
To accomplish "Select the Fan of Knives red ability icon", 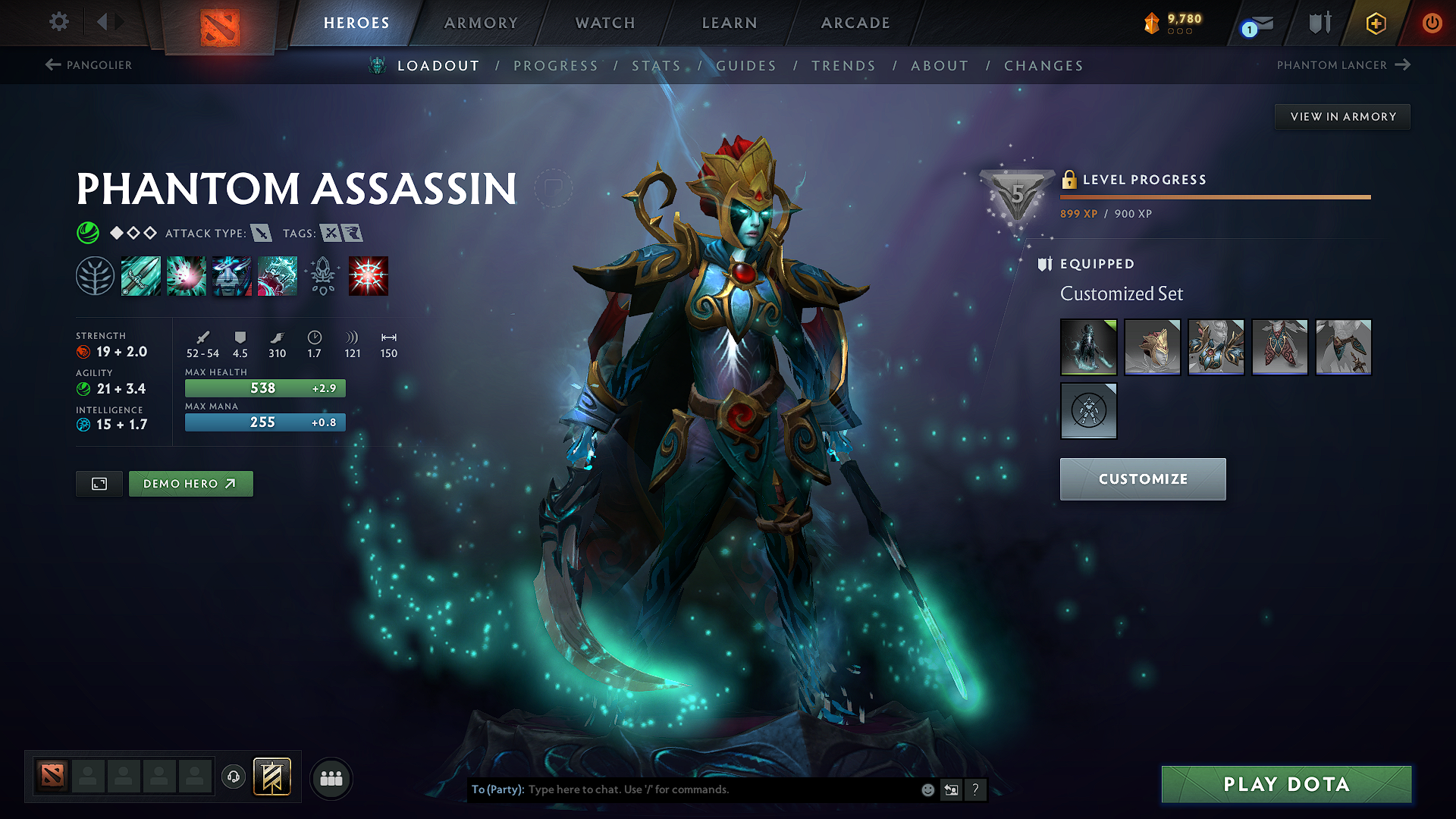I will [x=369, y=276].
